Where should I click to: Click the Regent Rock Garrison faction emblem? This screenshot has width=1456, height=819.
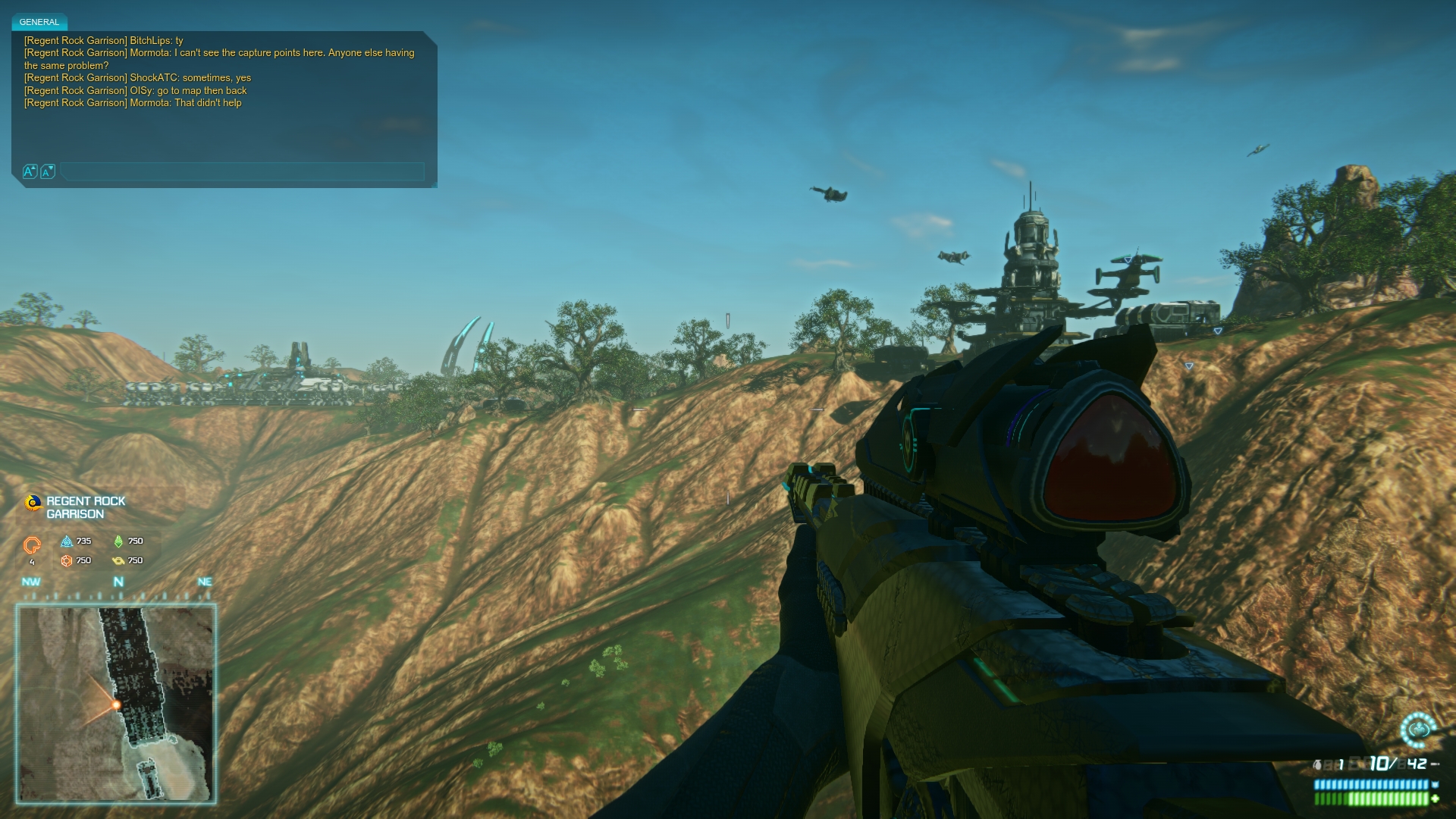33,503
